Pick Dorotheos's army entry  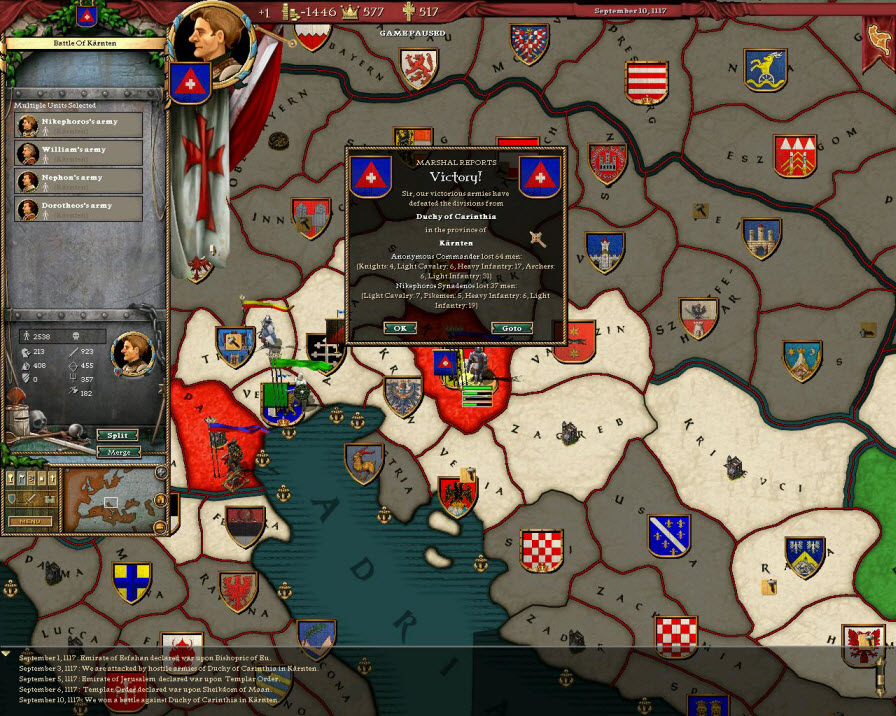point(79,209)
